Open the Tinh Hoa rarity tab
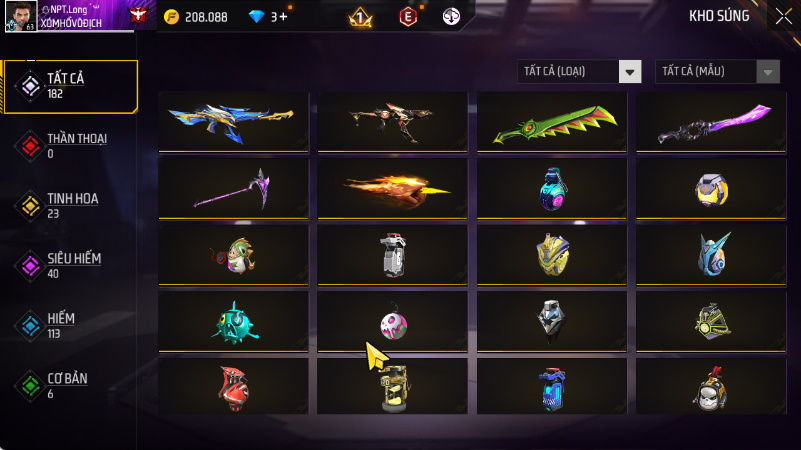The width and height of the screenshot is (801, 450). (70, 205)
